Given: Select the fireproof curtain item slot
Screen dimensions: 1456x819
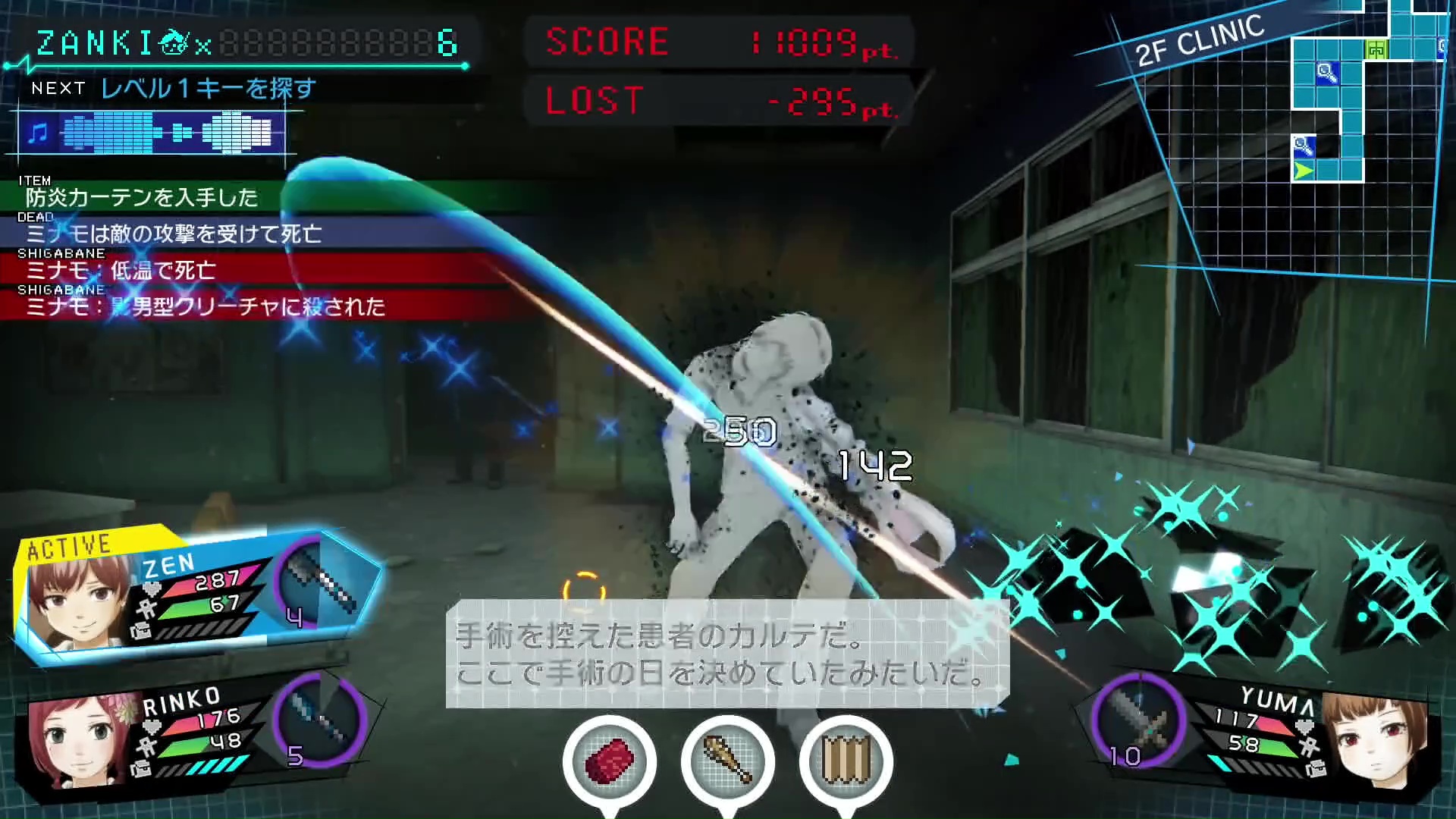Looking at the screenshot, I should click(x=846, y=761).
